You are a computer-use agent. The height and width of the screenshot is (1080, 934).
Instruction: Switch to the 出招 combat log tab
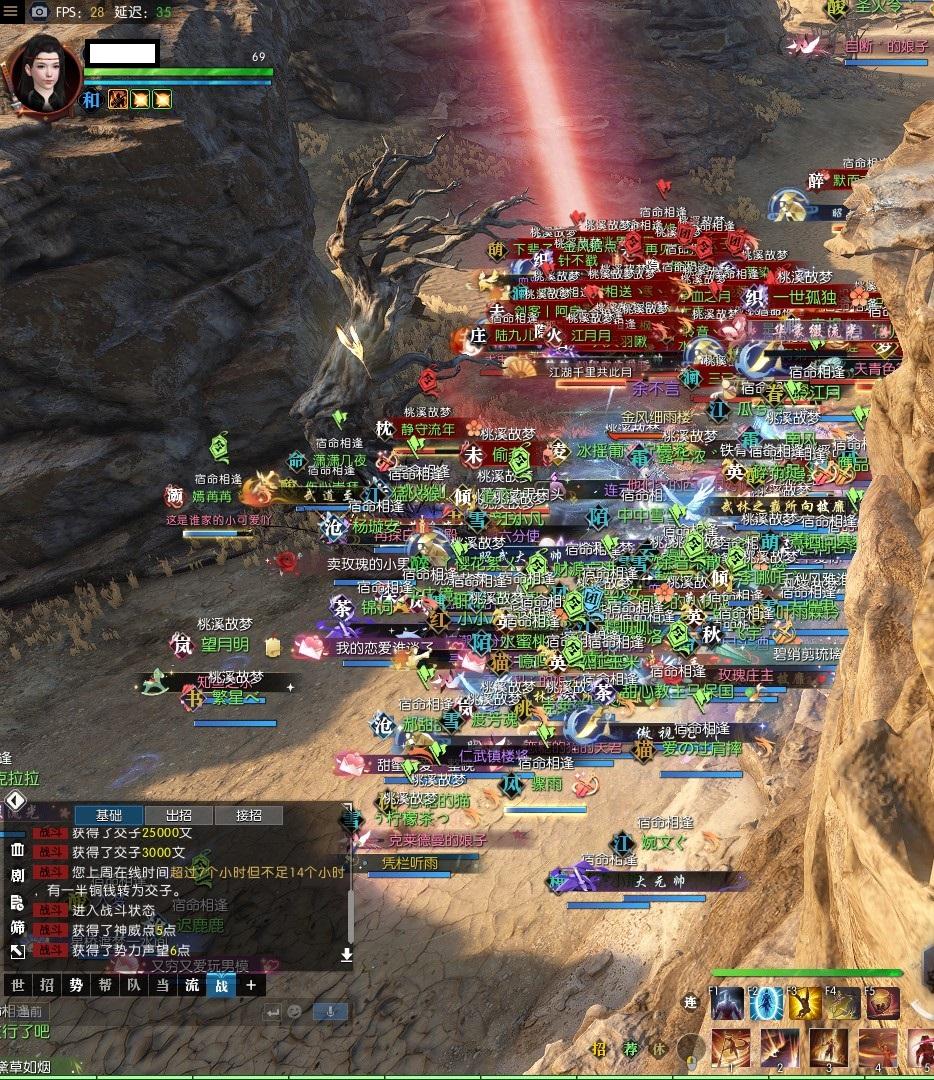pos(178,815)
